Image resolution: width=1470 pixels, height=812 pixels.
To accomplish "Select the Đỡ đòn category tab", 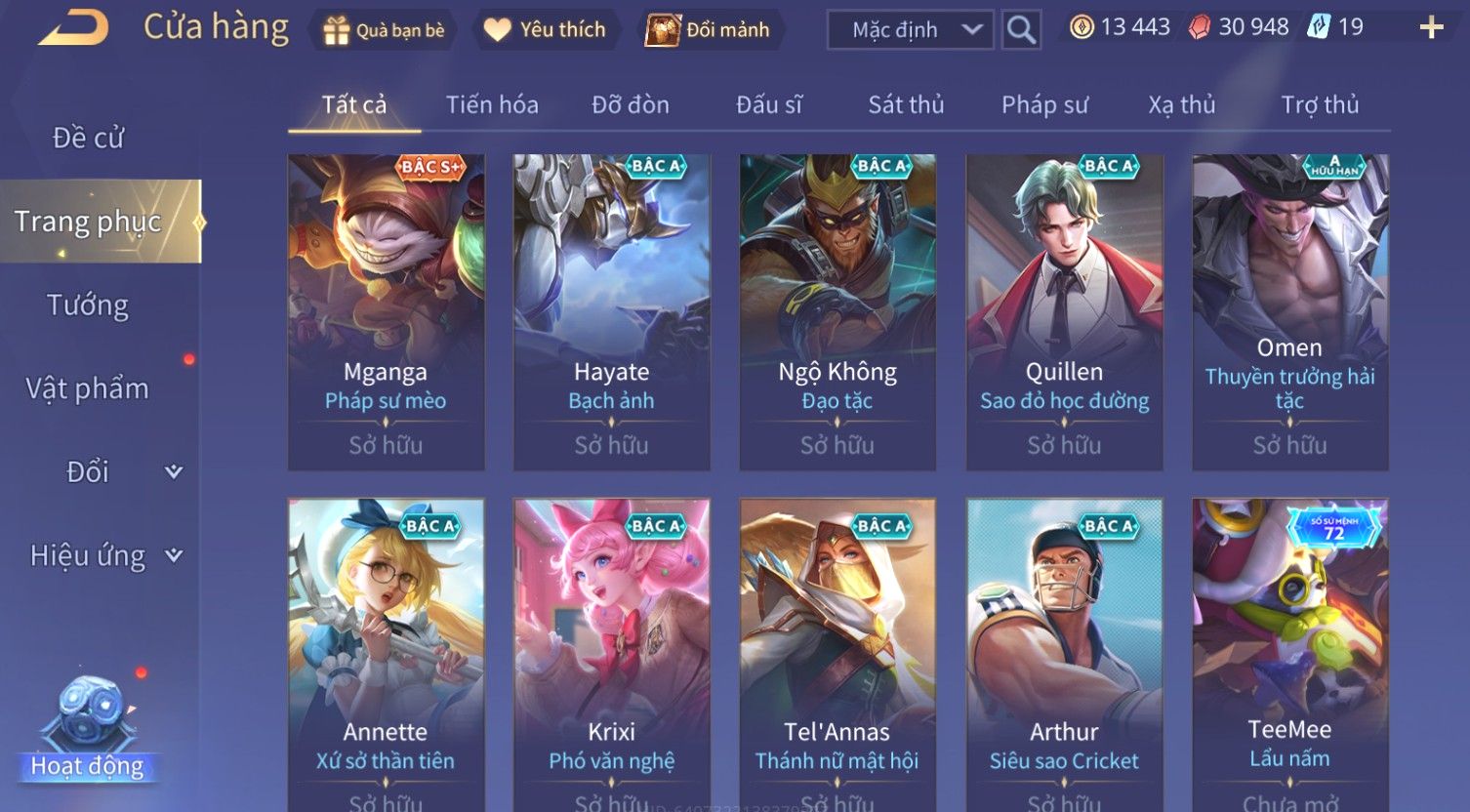I will pyautogui.click(x=631, y=104).
